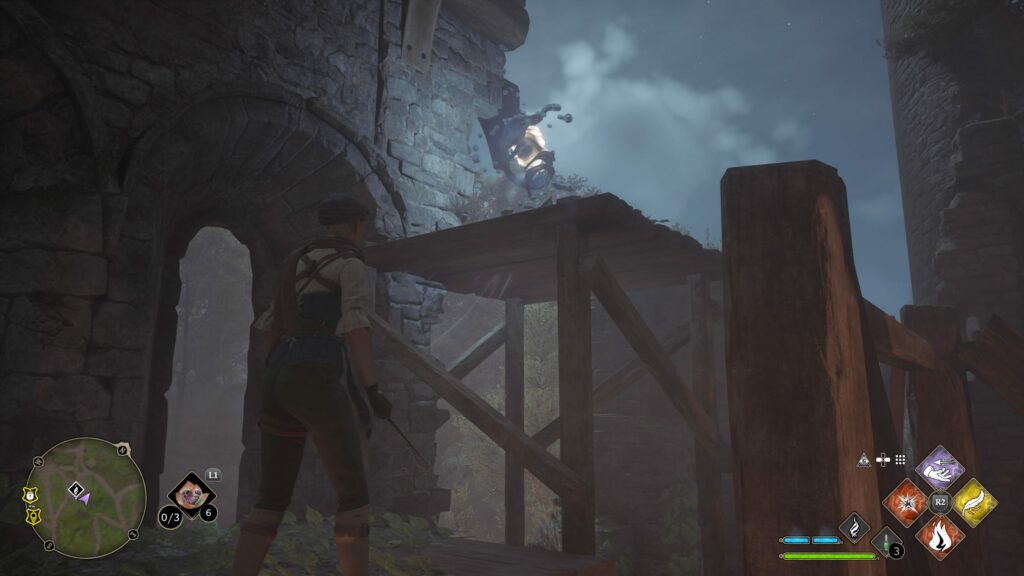
Task: Open the circular minimap
Action: click(86, 498)
